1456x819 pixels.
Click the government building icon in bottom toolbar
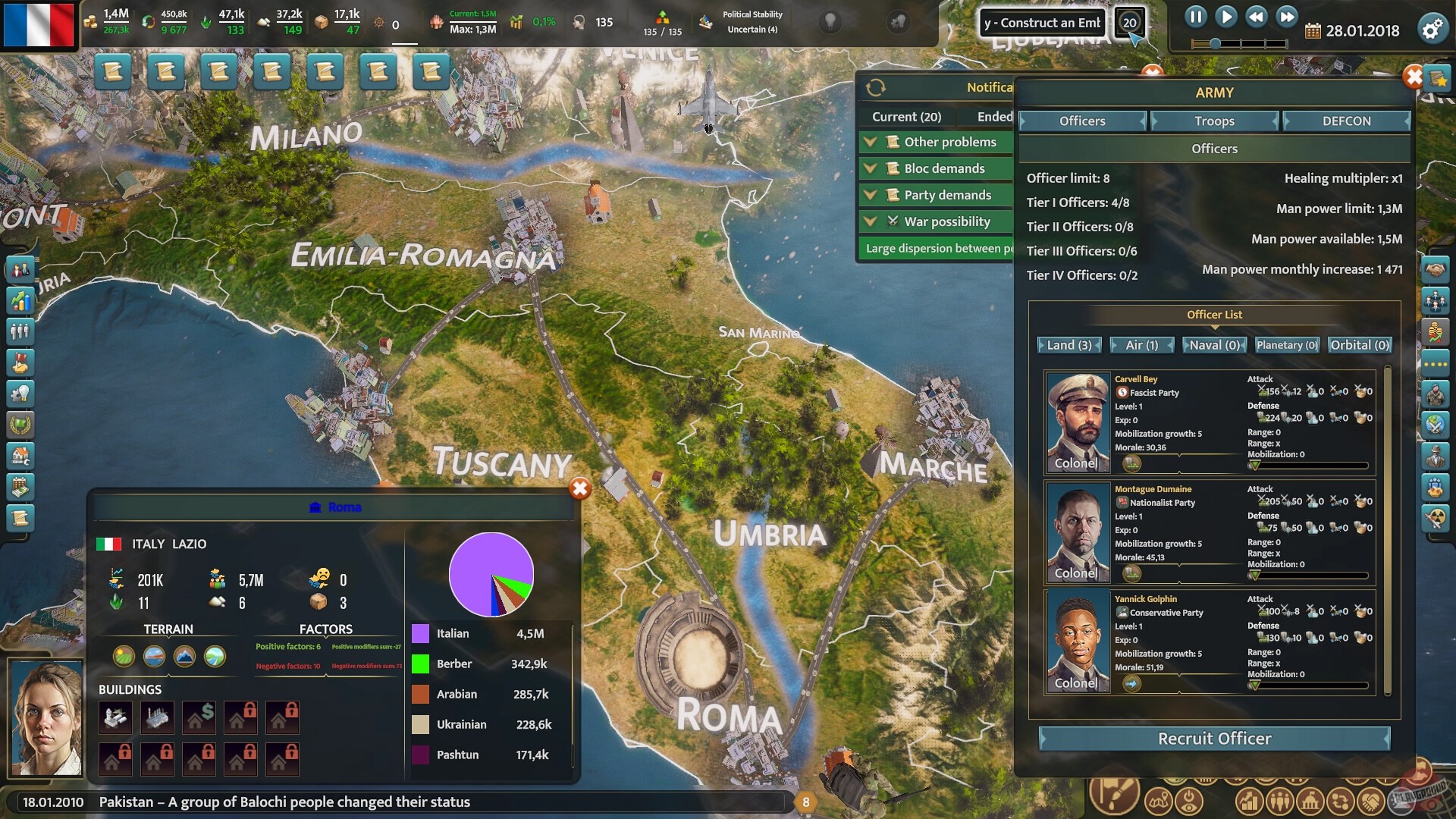click(x=1309, y=799)
